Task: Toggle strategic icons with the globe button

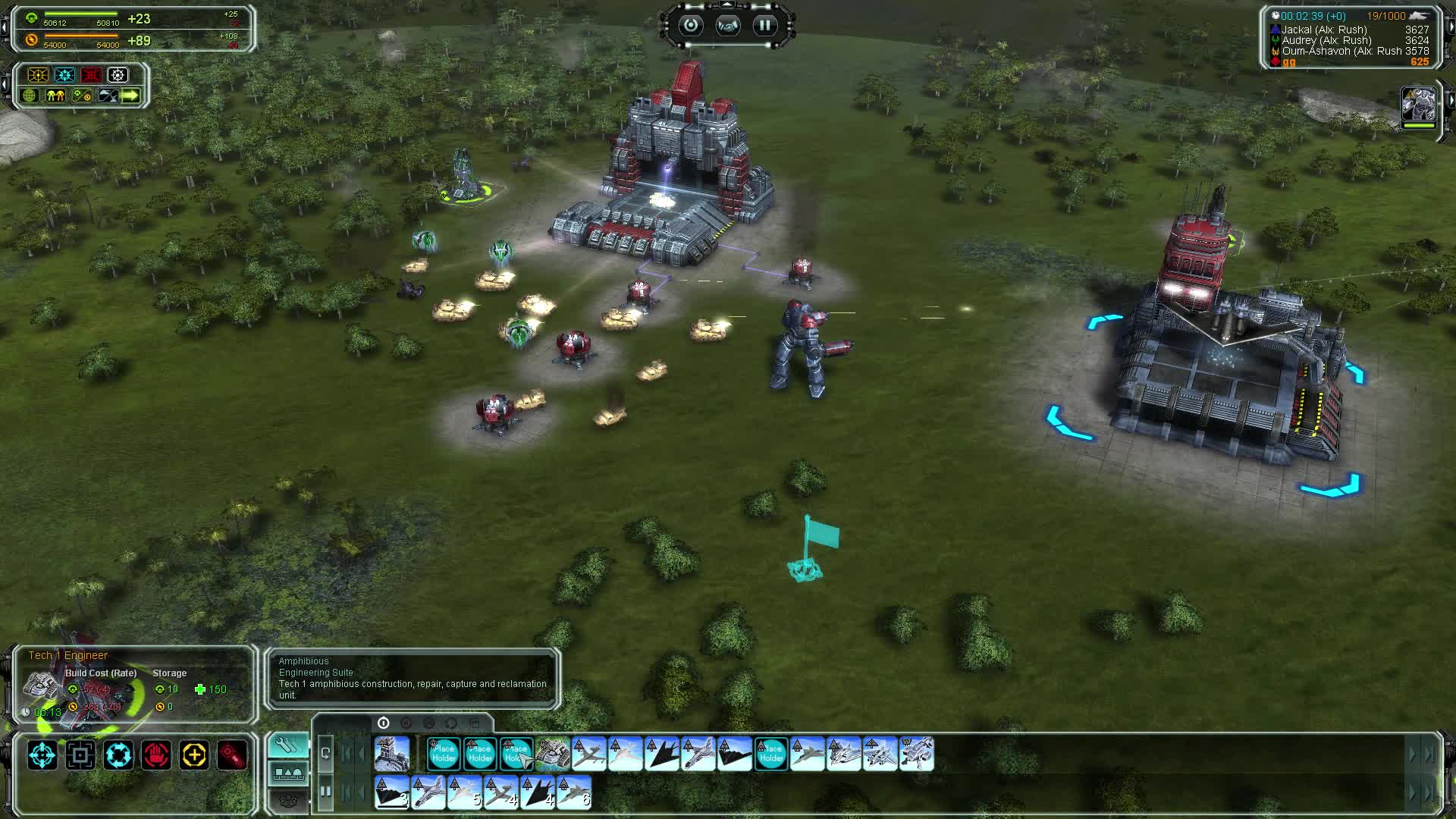Action: pos(29,96)
